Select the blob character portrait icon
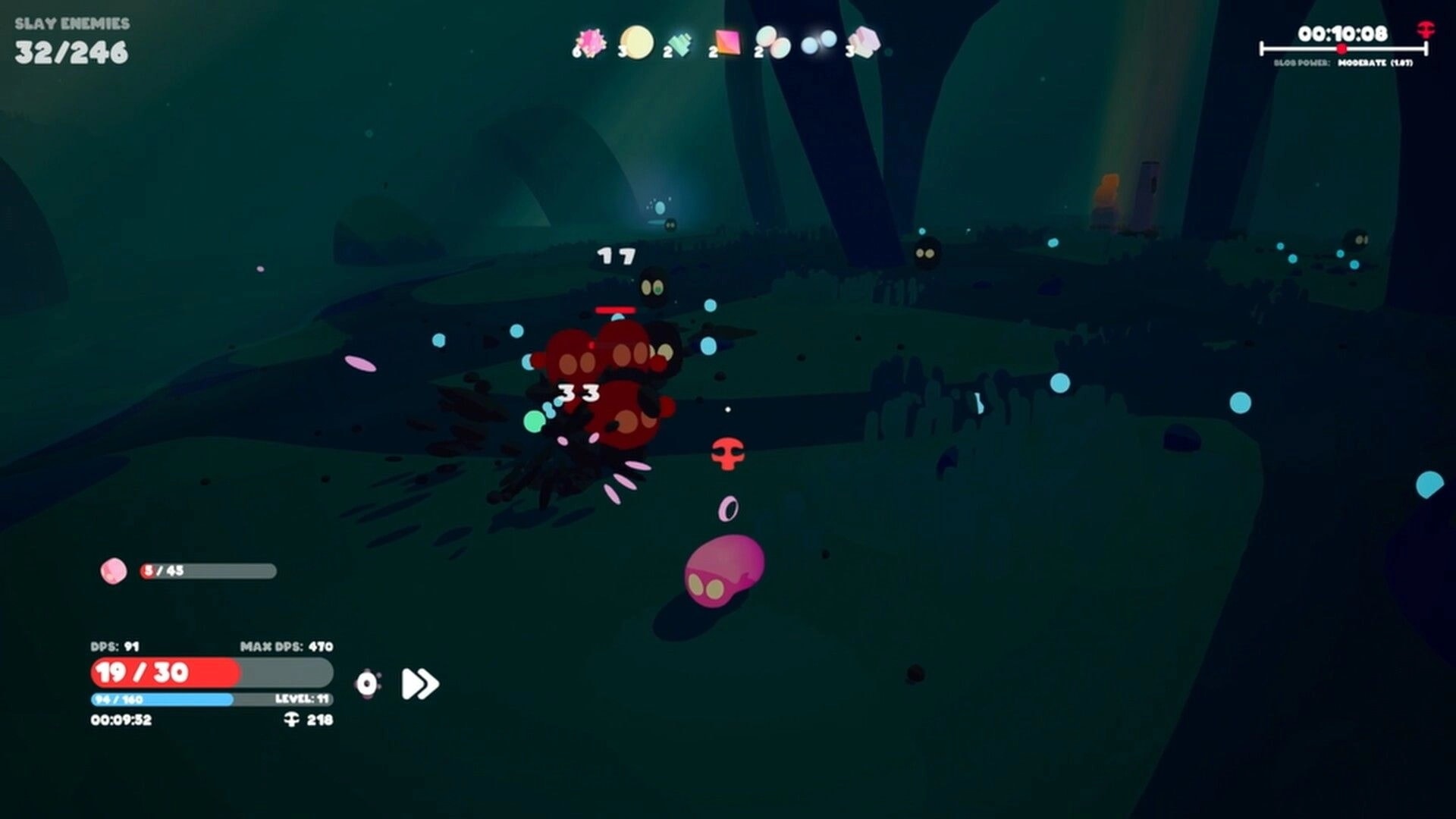The width and height of the screenshot is (1456, 819). pos(367,683)
